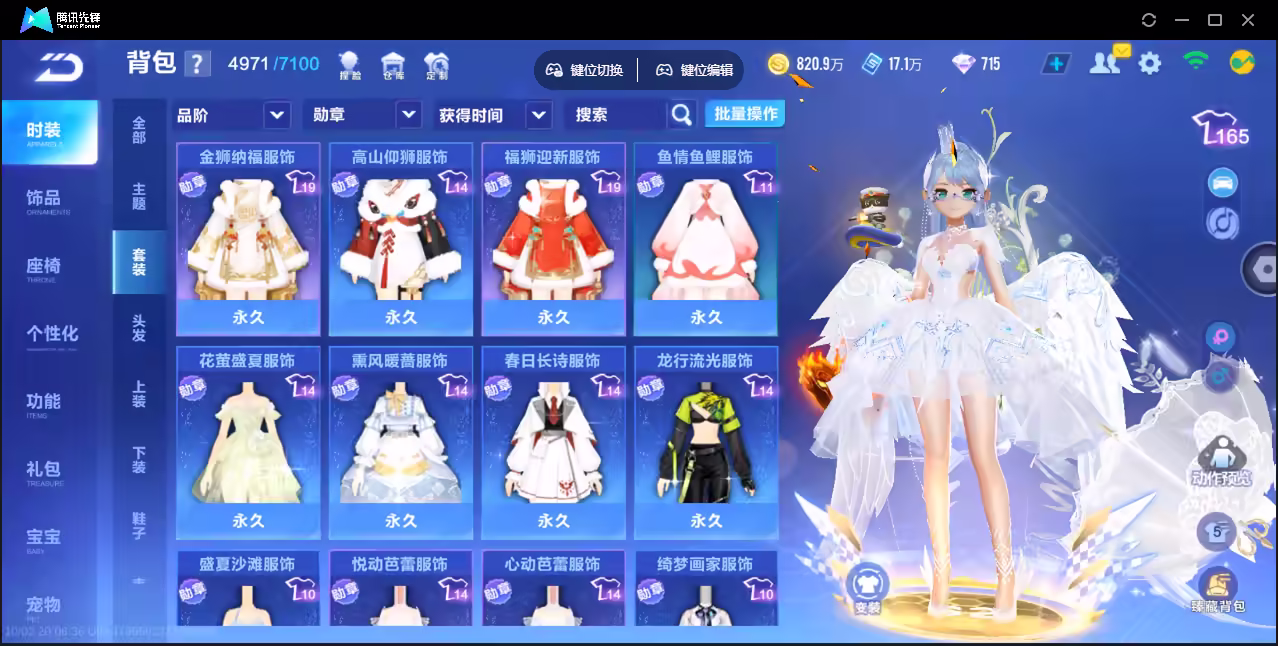Screen dimensions: 1278x646
Task: Open the 键位编辑 key mapping editor
Action: (x=695, y=70)
